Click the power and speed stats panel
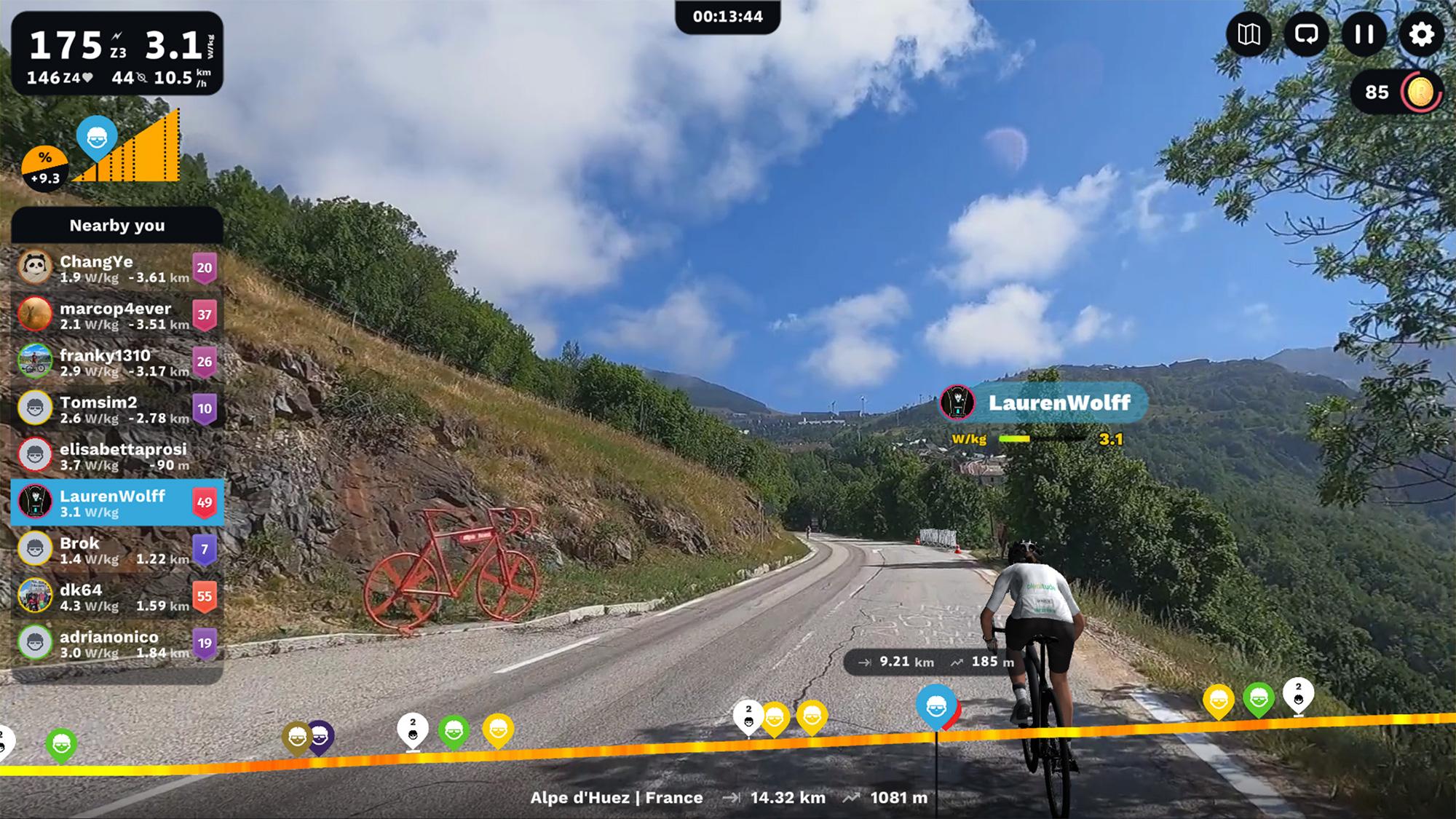Viewport: 1456px width, 819px height. [x=117, y=54]
